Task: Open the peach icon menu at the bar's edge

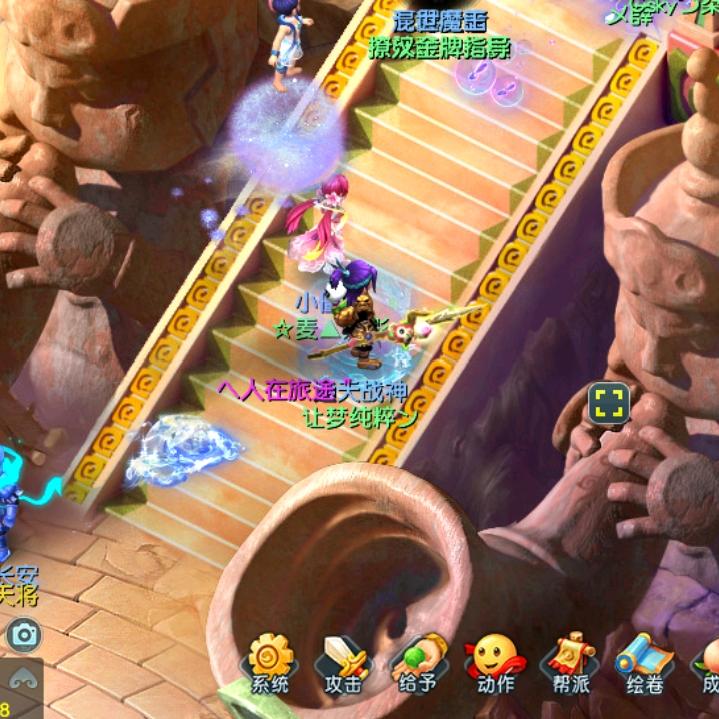Action: point(708,663)
